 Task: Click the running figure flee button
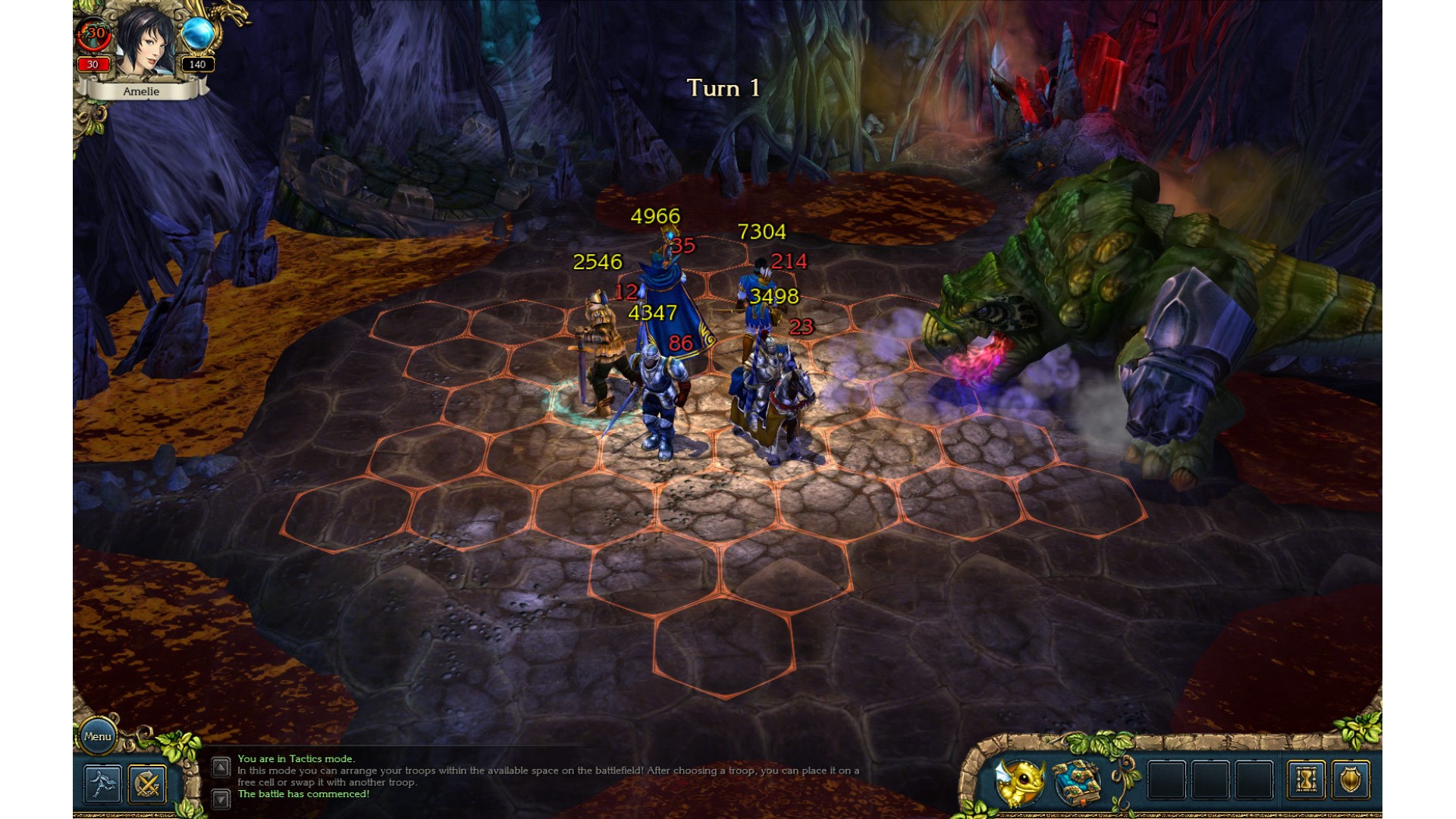pos(102,783)
